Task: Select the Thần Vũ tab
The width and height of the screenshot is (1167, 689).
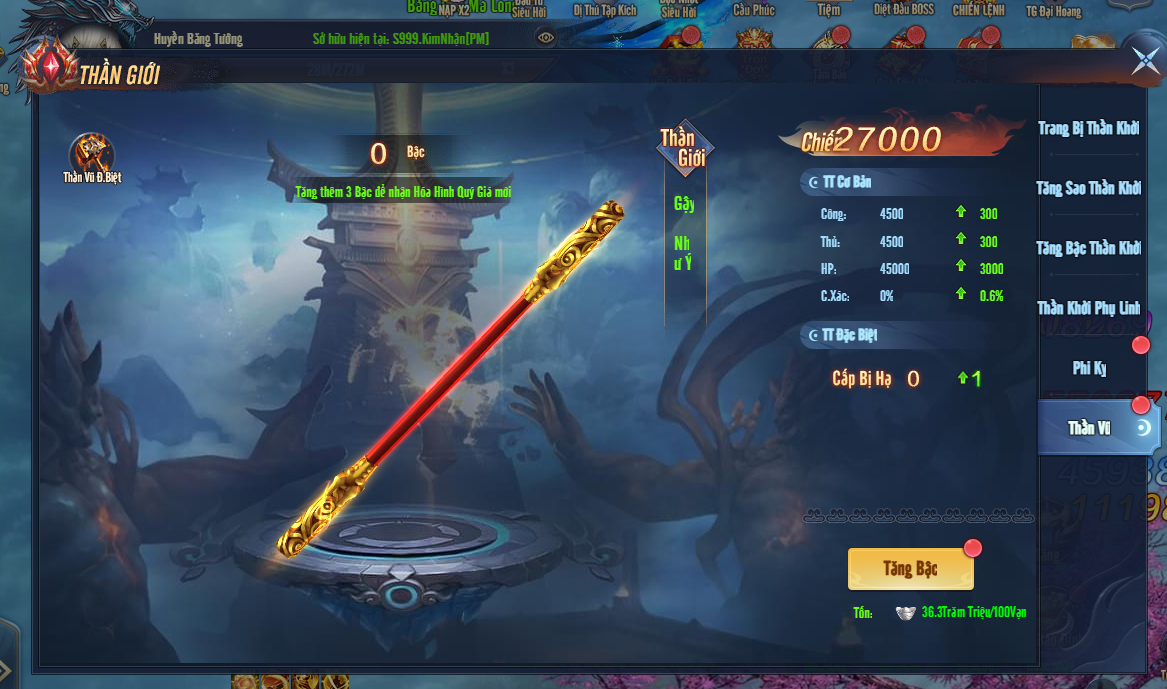Action: click(1090, 428)
